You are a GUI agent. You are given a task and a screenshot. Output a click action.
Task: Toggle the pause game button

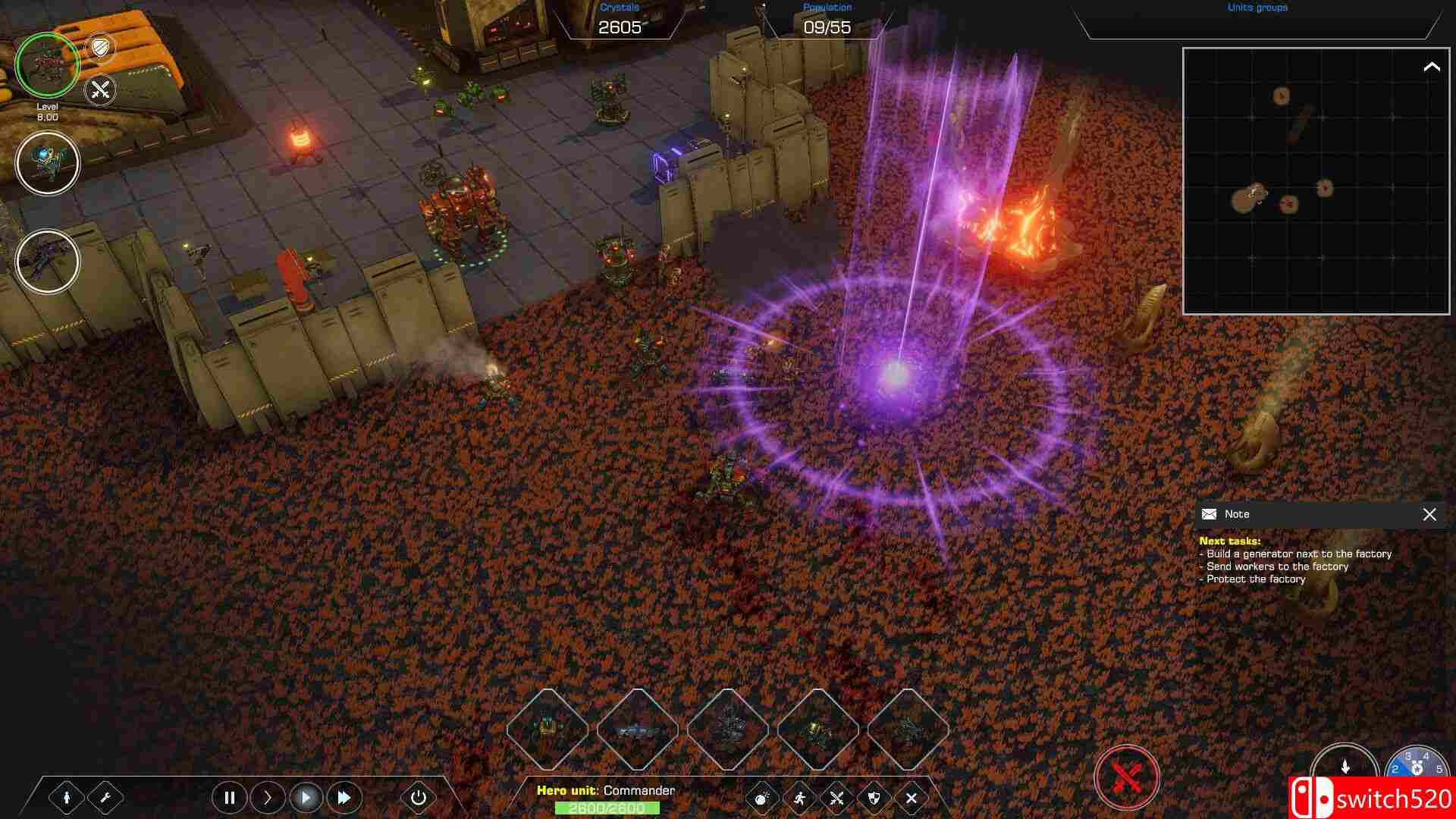(x=229, y=798)
